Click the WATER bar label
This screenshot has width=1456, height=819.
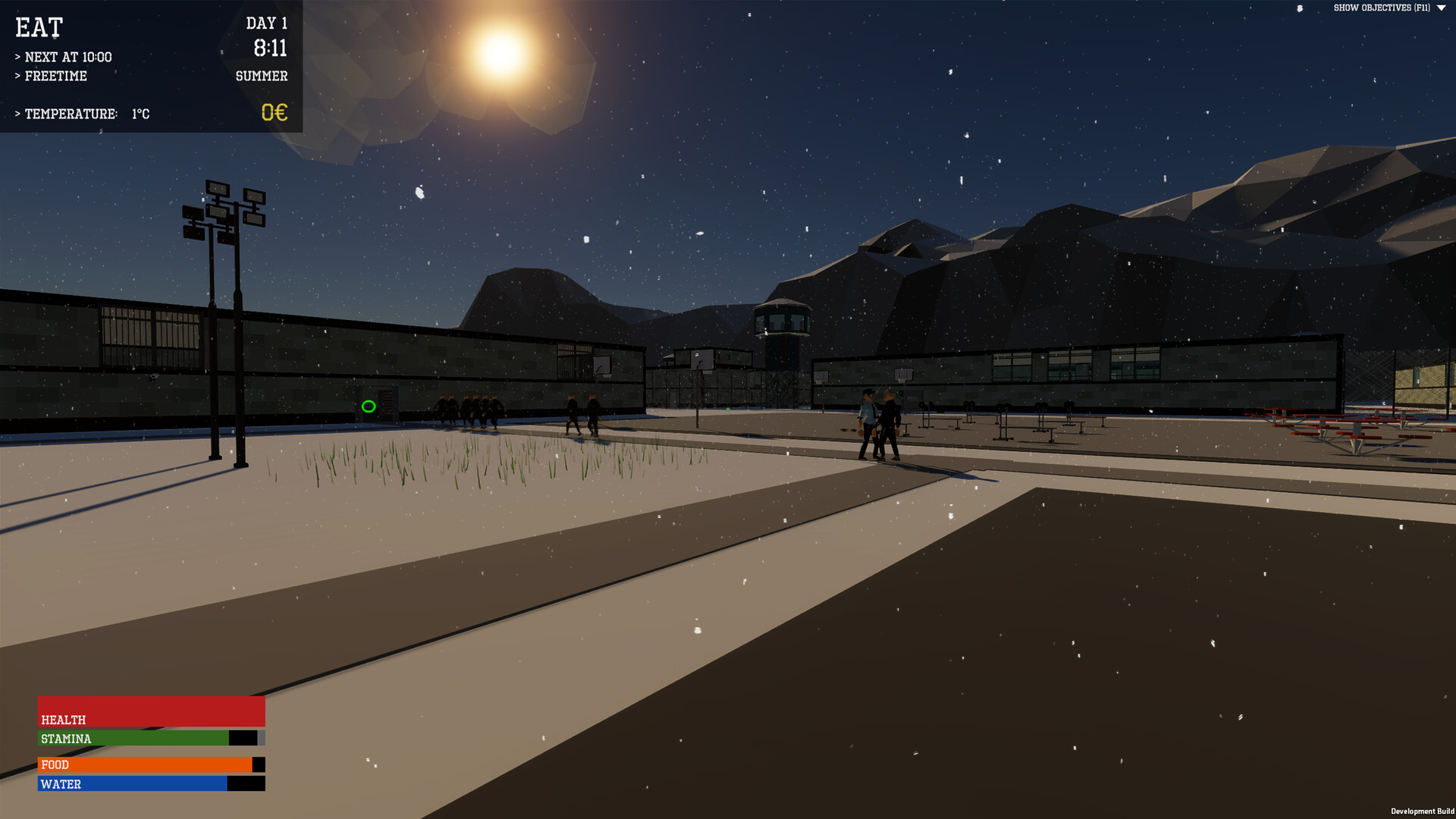[61, 784]
